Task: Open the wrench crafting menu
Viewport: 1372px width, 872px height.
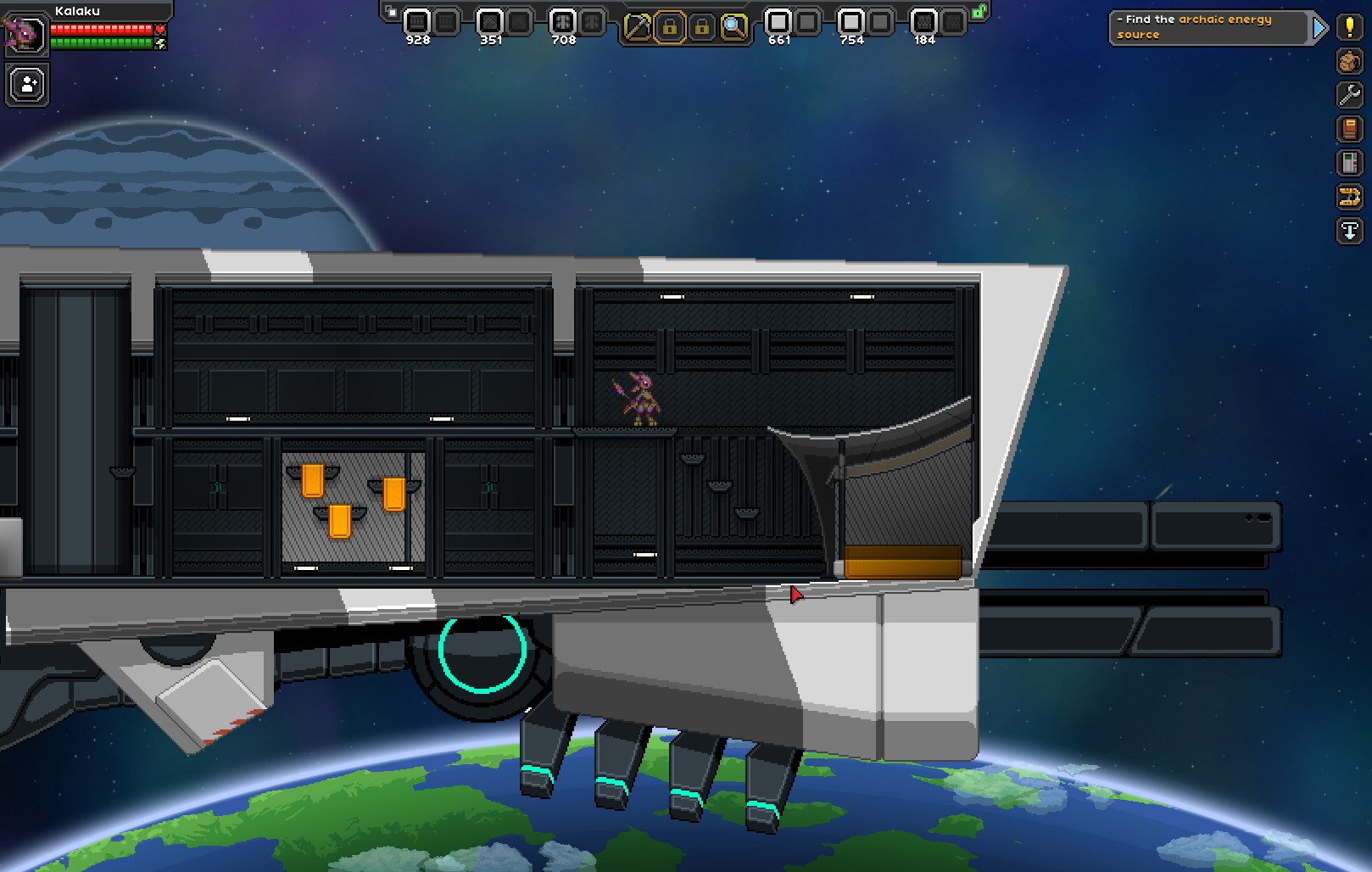Action: (x=1349, y=94)
